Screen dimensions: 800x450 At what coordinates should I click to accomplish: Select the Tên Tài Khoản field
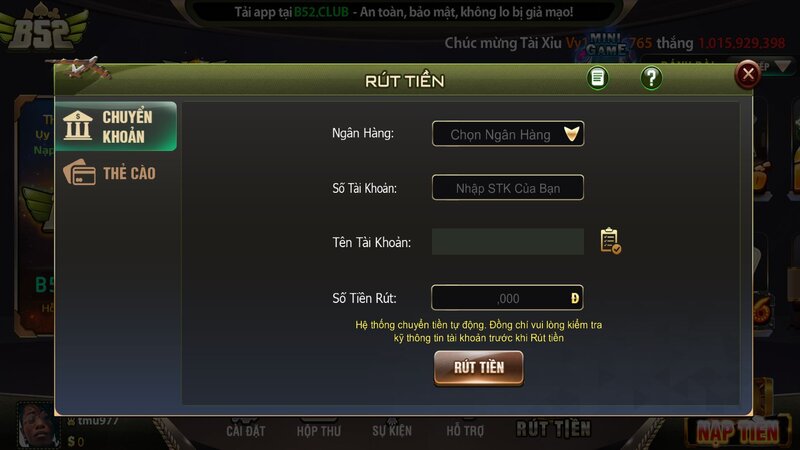click(x=508, y=241)
